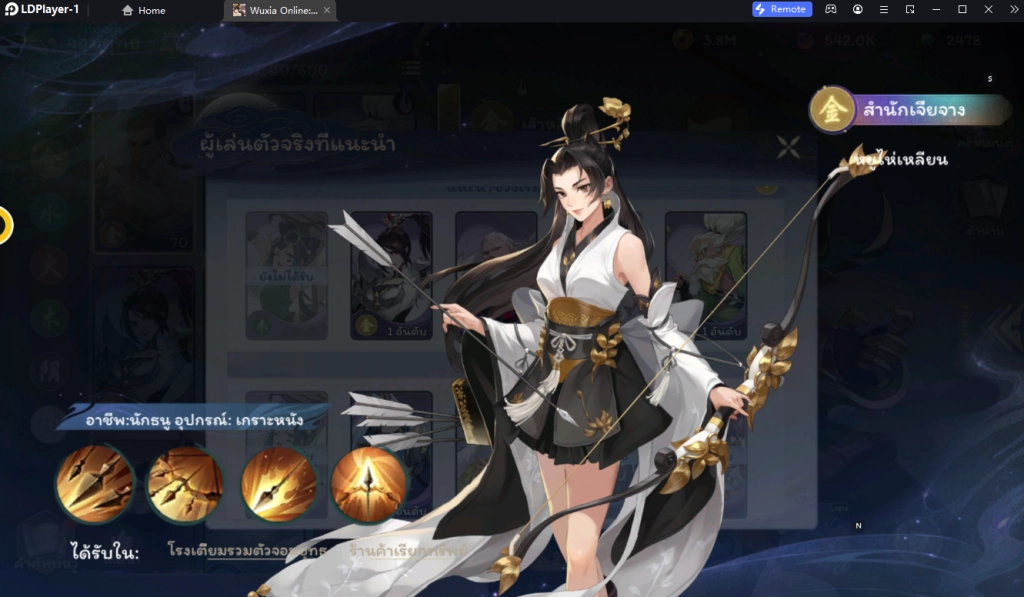Open the gamepad settings in title bar
Image resolution: width=1024 pixels, height=597 pixels.
pos(832,9)
